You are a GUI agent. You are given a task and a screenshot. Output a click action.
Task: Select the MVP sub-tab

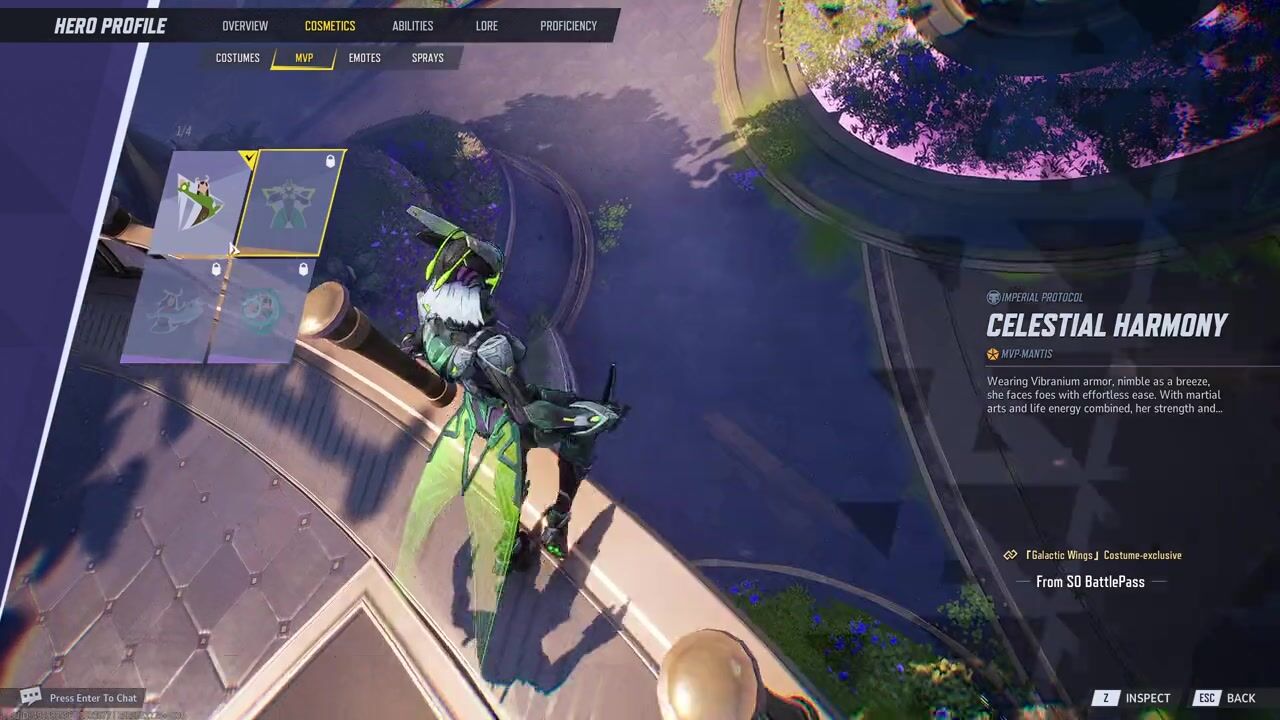(x=304, y=58)
